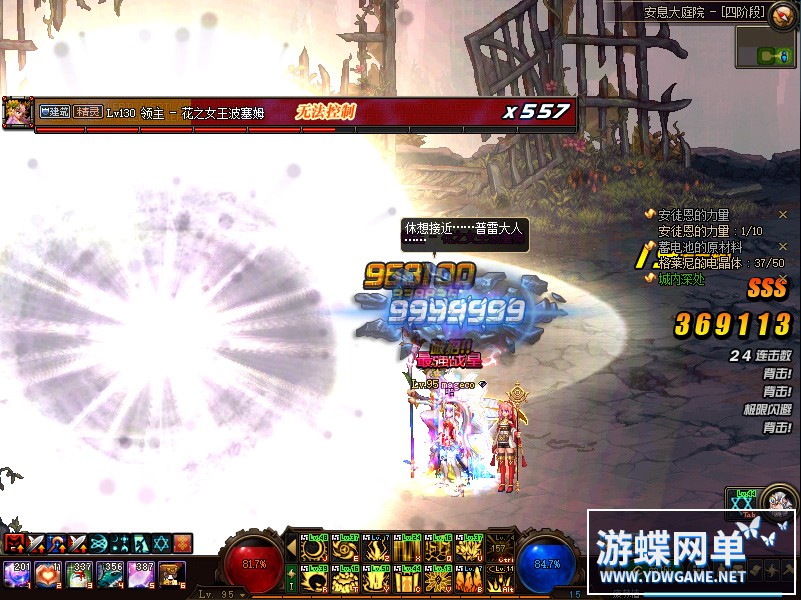This screenshot has width=801, height=600.
Task: Select the 城内深处 quest in the tracker
Action: click(681, 278)
